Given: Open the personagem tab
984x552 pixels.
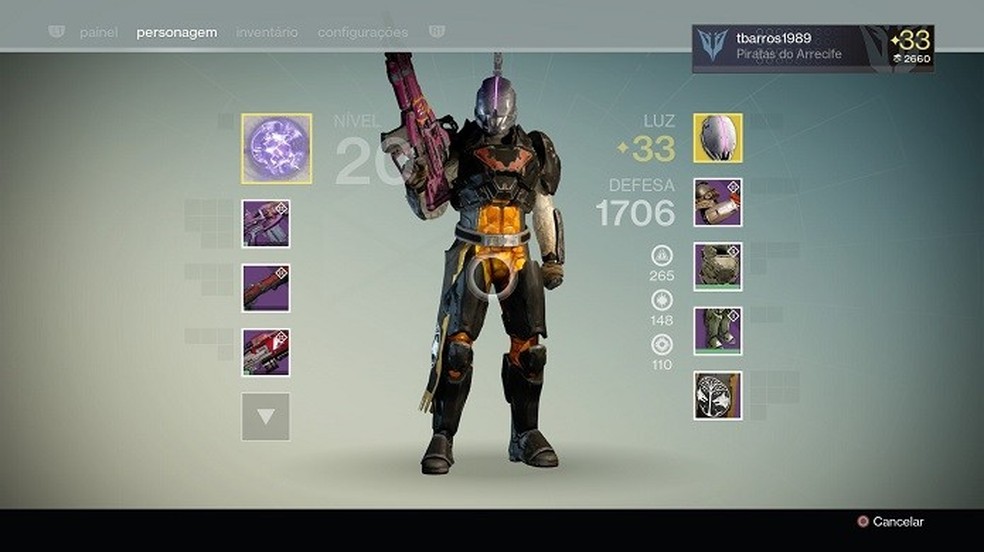Looking at the screenshot, I should 177,33.
